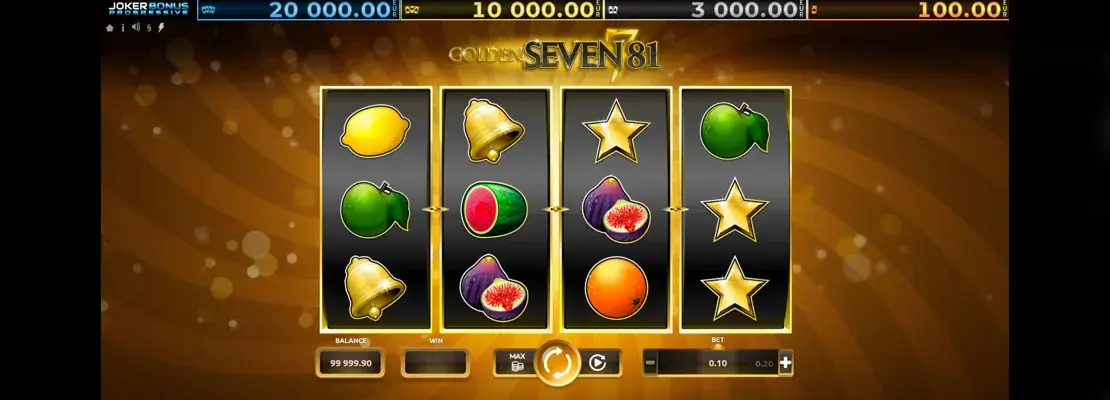Start autoplay spins
1110x400 pixels.
click(x=598, y=363)
